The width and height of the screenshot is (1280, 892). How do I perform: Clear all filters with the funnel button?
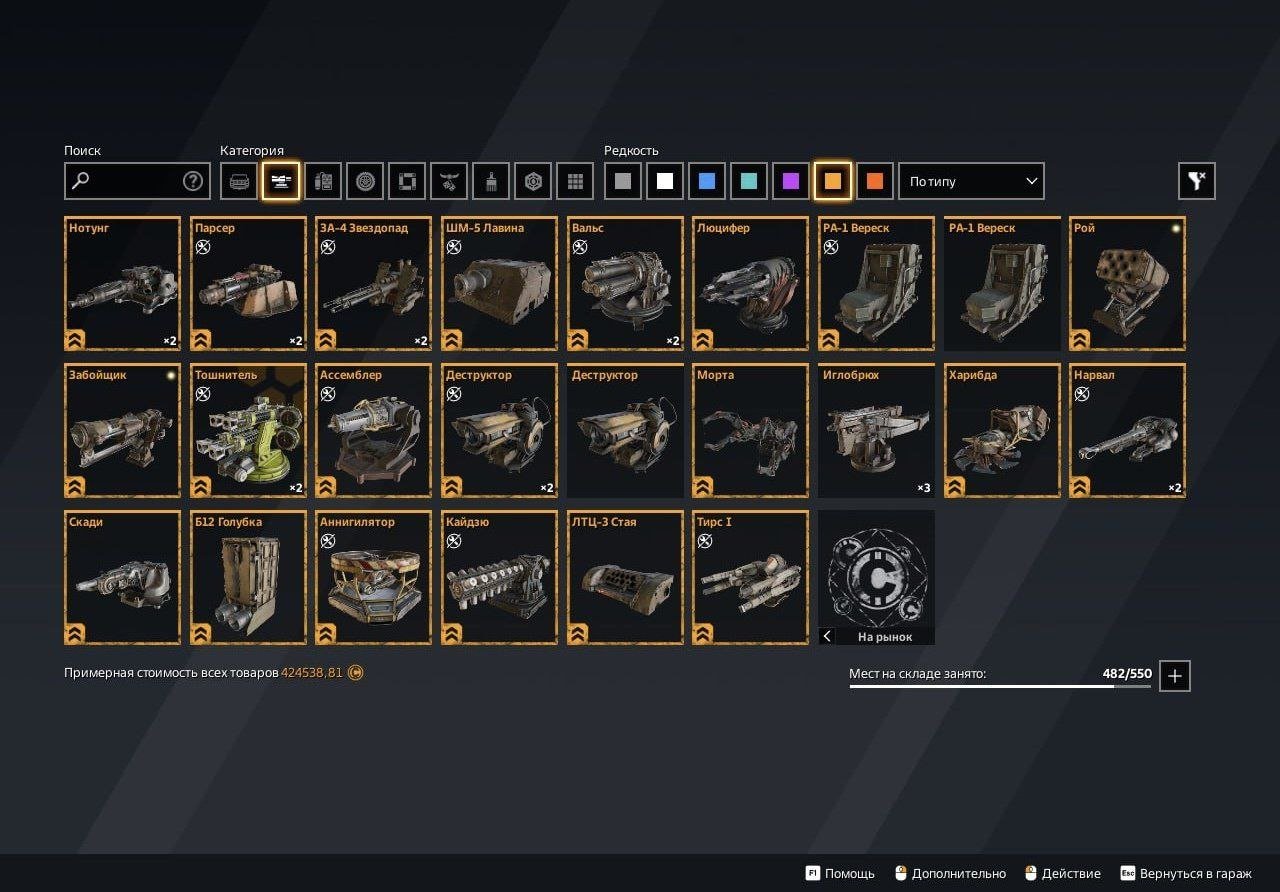[x=1197, y=181]
